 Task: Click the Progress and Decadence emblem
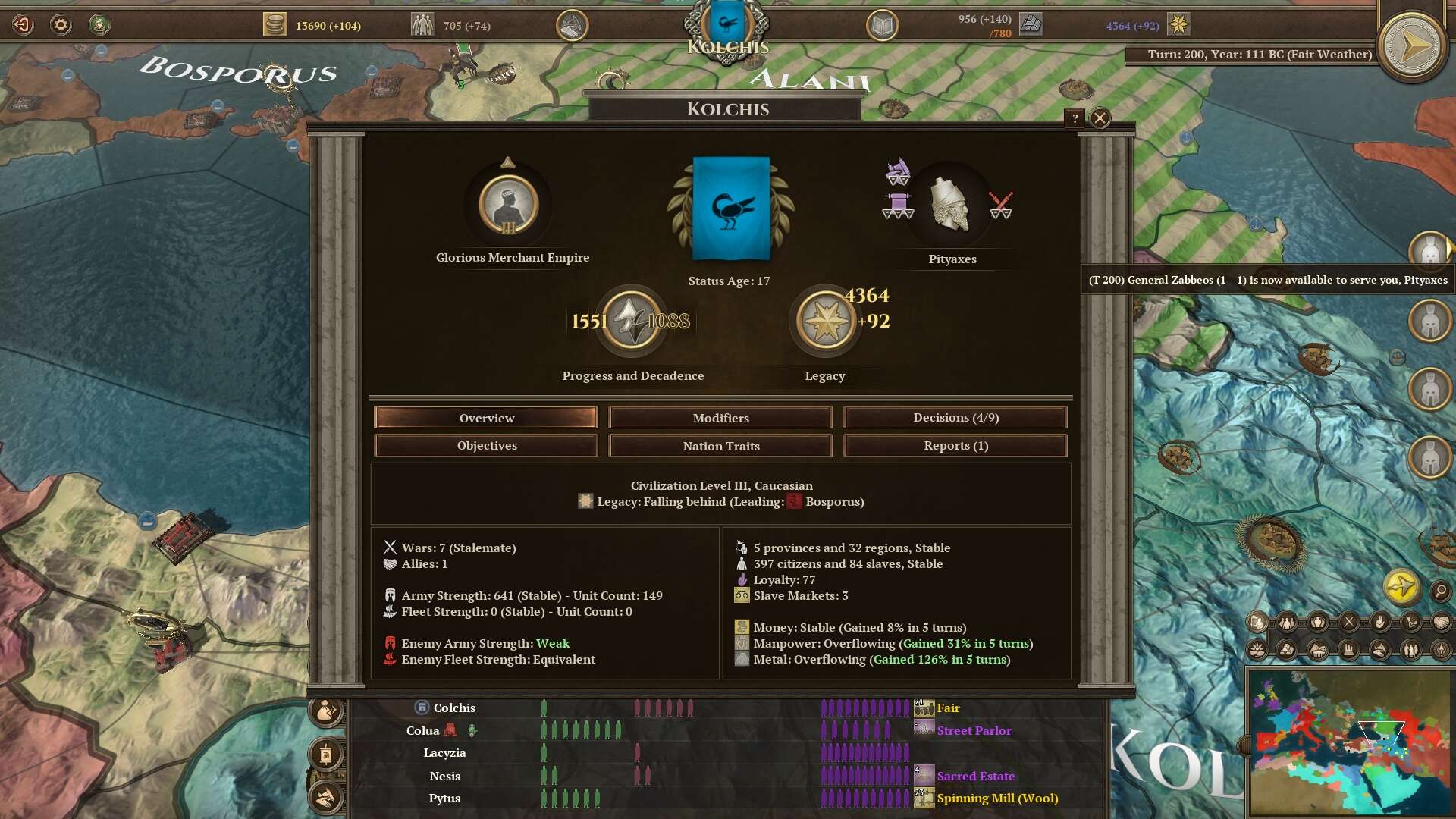[x=630, y=322]
